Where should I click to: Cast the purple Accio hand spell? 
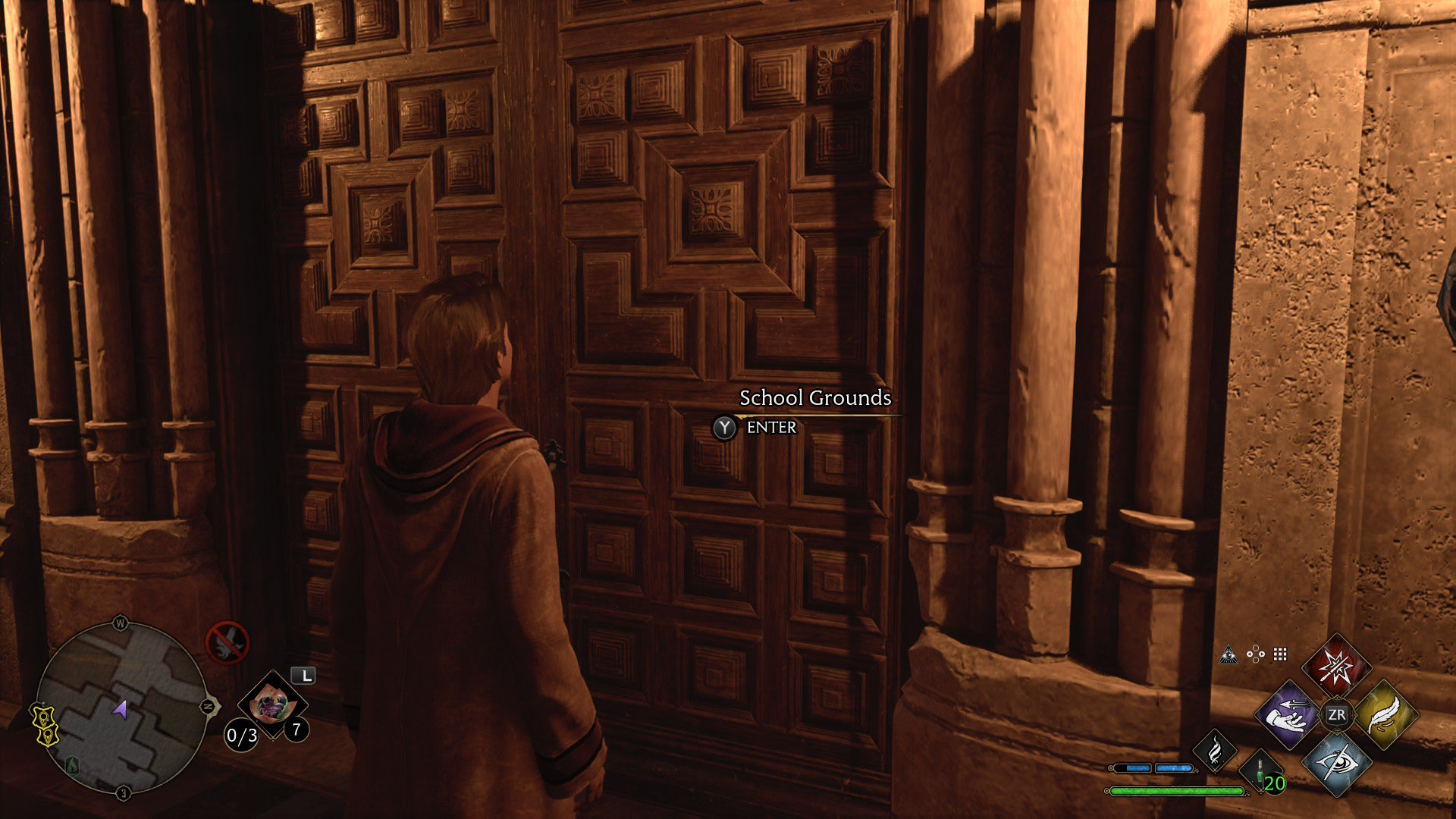(1289, 714)
